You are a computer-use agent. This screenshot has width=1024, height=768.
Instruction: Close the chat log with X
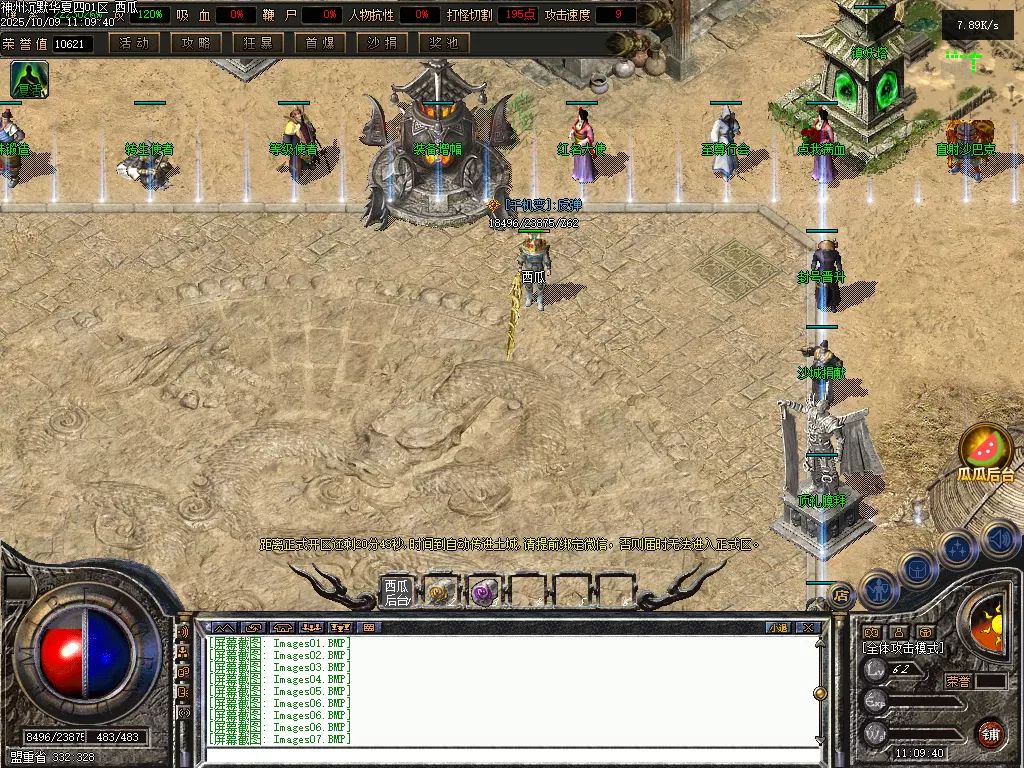[807, 628]
